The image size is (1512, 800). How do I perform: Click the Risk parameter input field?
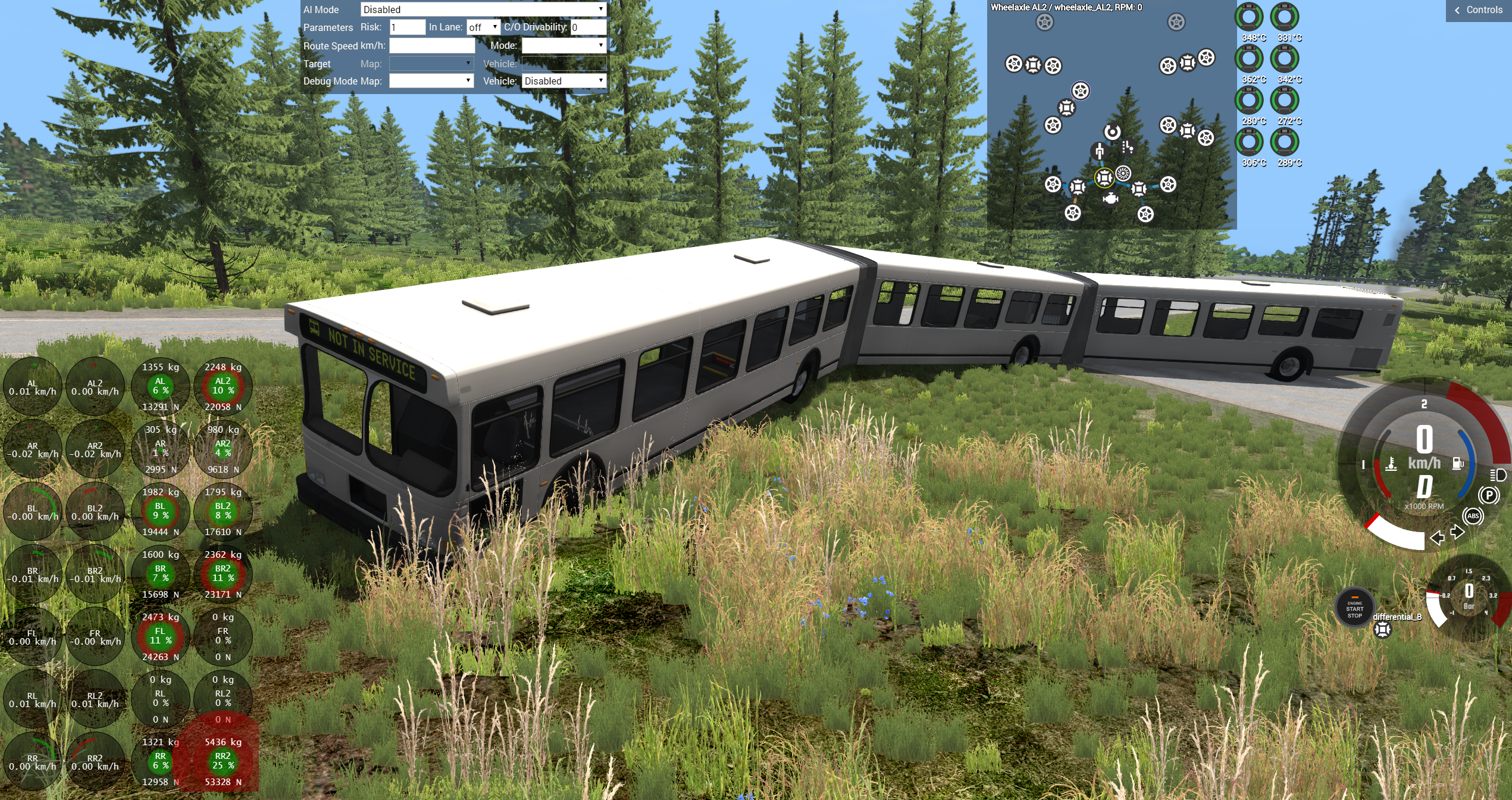point(407,27)
